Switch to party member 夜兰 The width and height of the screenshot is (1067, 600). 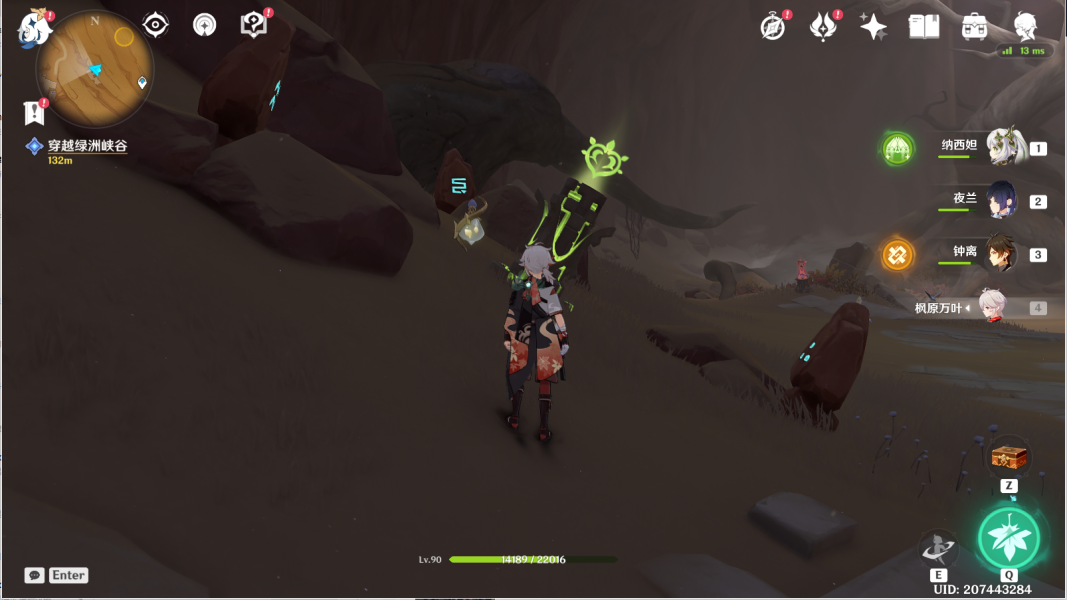coord(1002,199)
